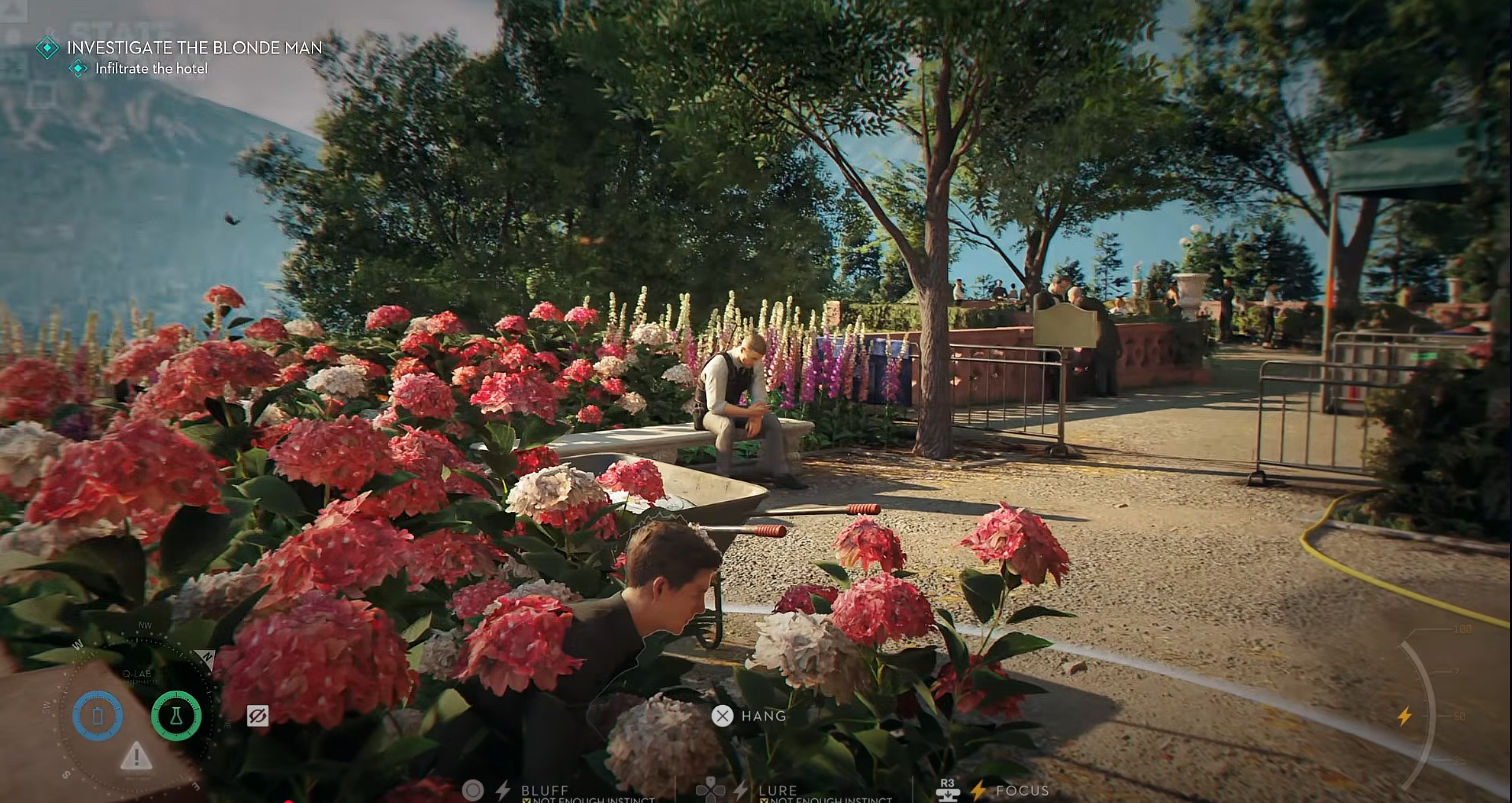Activate the Focus action
Screen dimensions: 1512x803
coord(1021,790)
